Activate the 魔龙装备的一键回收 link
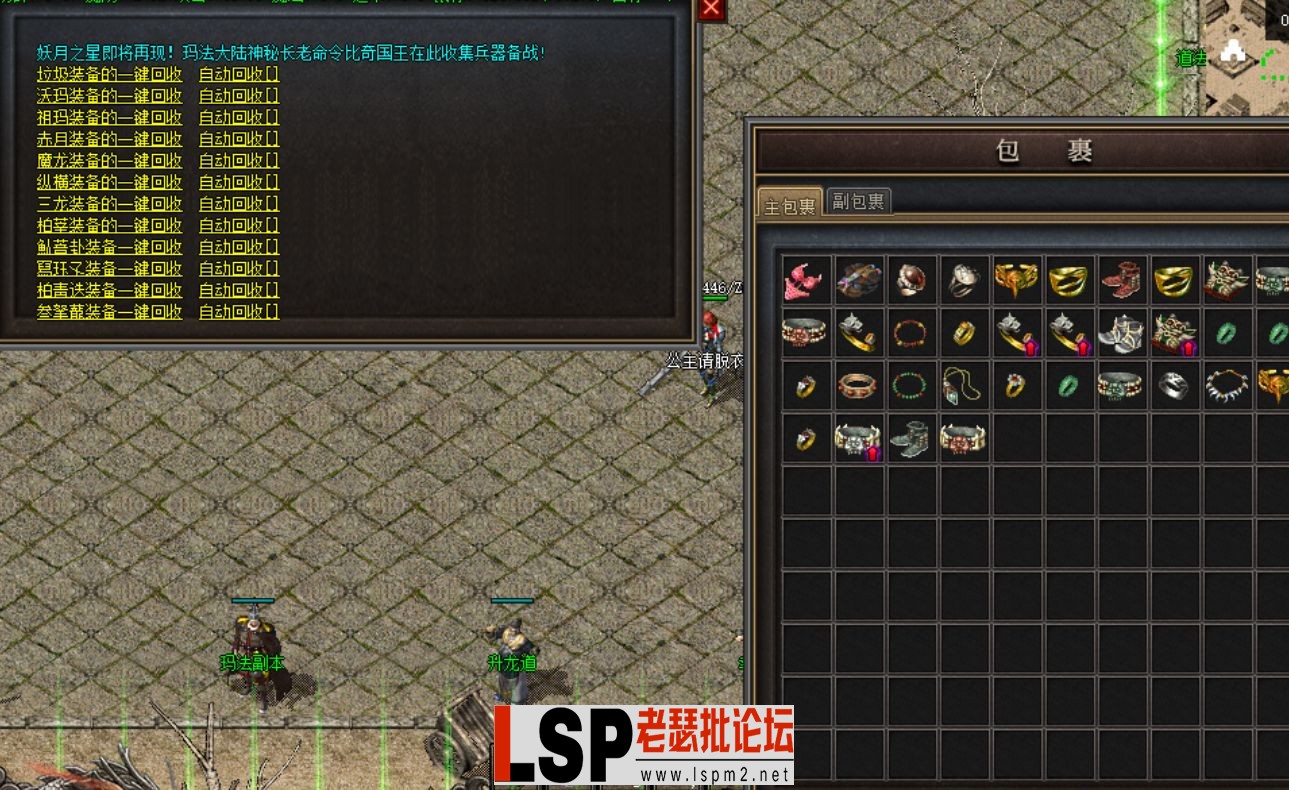 [x=109, y=160]
